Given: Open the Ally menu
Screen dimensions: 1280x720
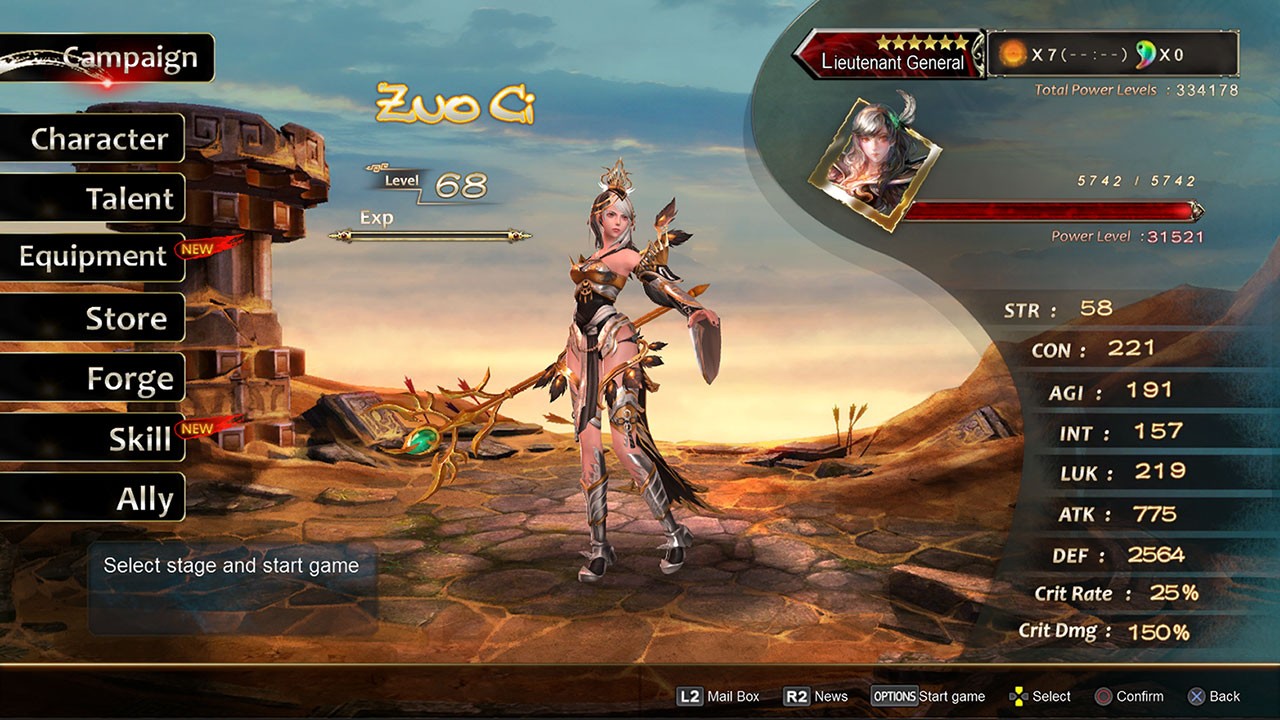Looking at the screenshot, I should click(x=144, y=498).
